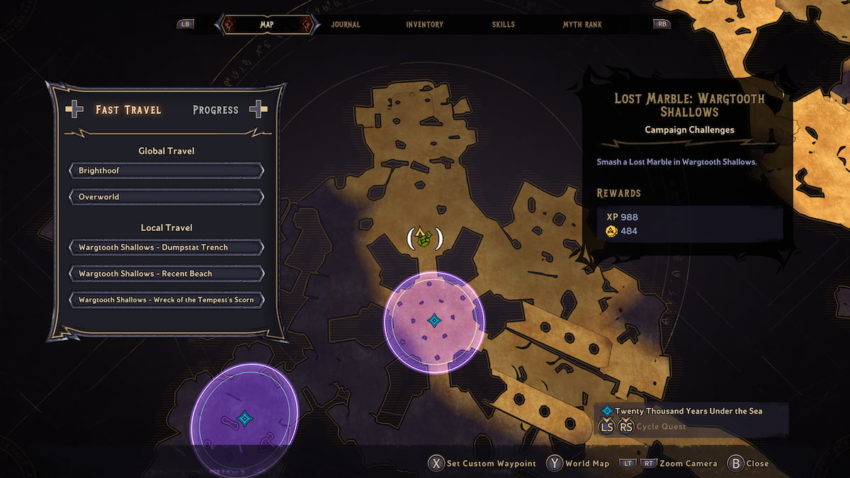Switch to the Map tab
Screen dimensions: 850x478
(x=266, y=24)
